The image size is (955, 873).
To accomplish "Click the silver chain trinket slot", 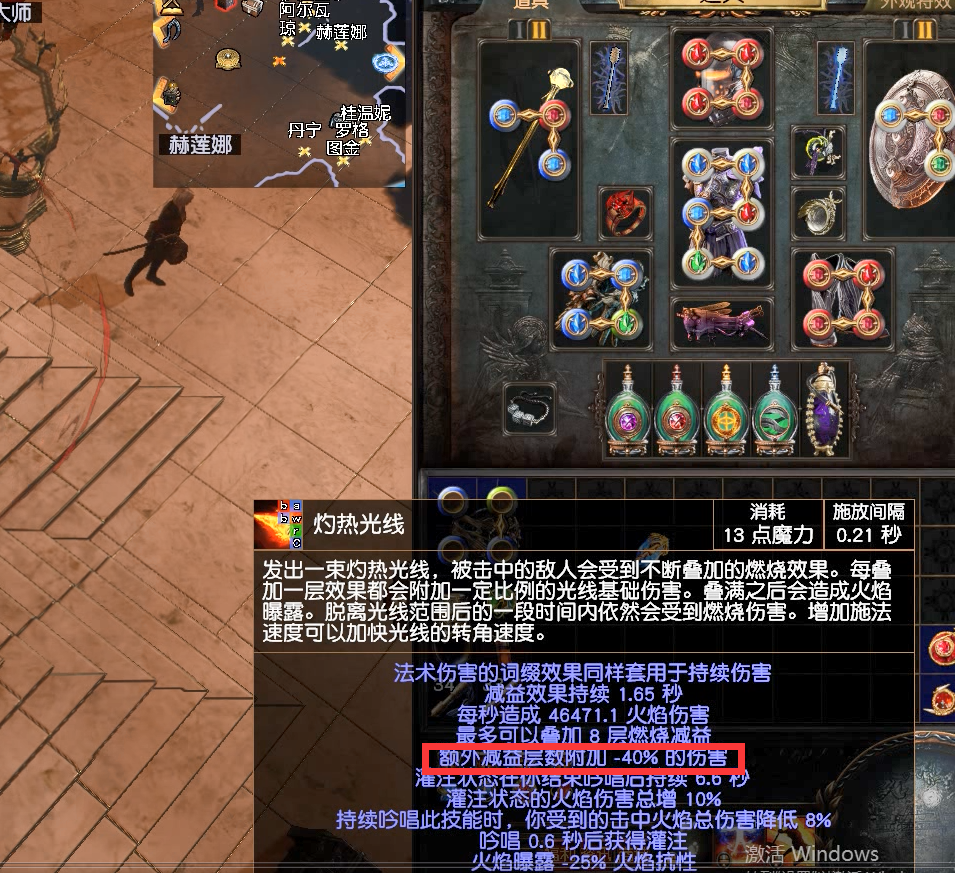I will pos(530,410).
